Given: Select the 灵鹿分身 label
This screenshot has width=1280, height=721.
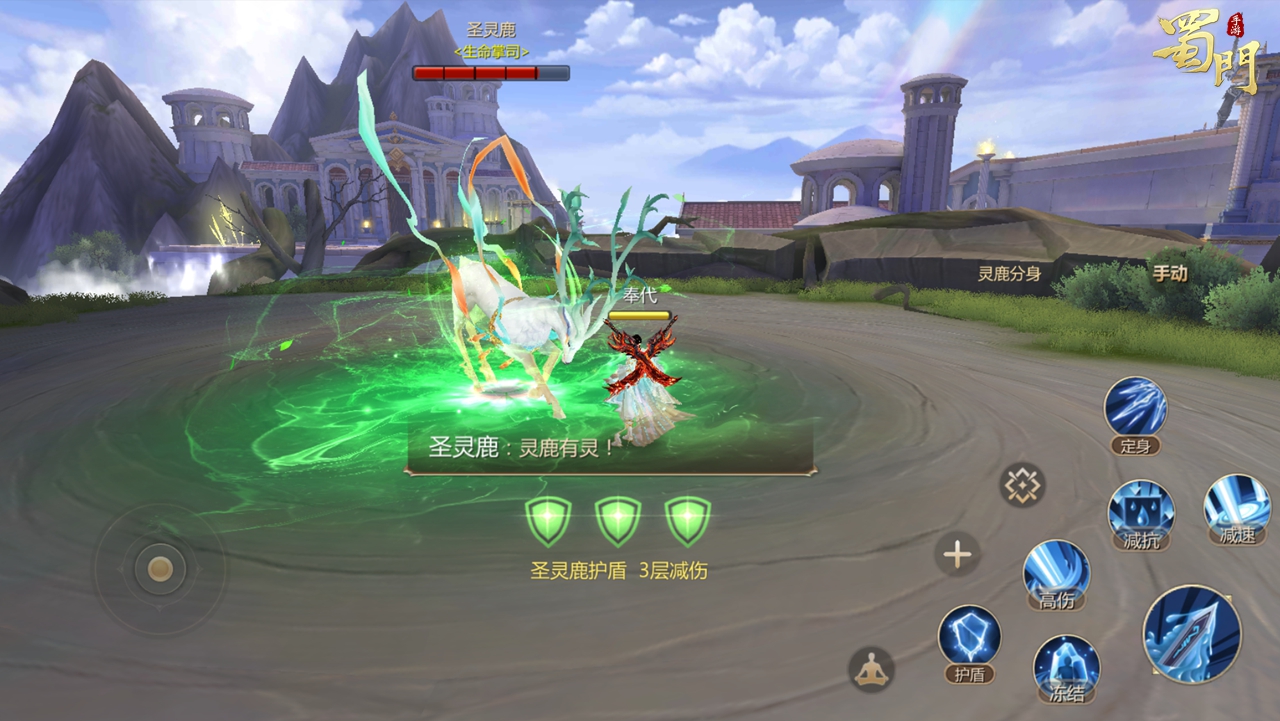Looking at the screenshot, I should coord(1009,273).
